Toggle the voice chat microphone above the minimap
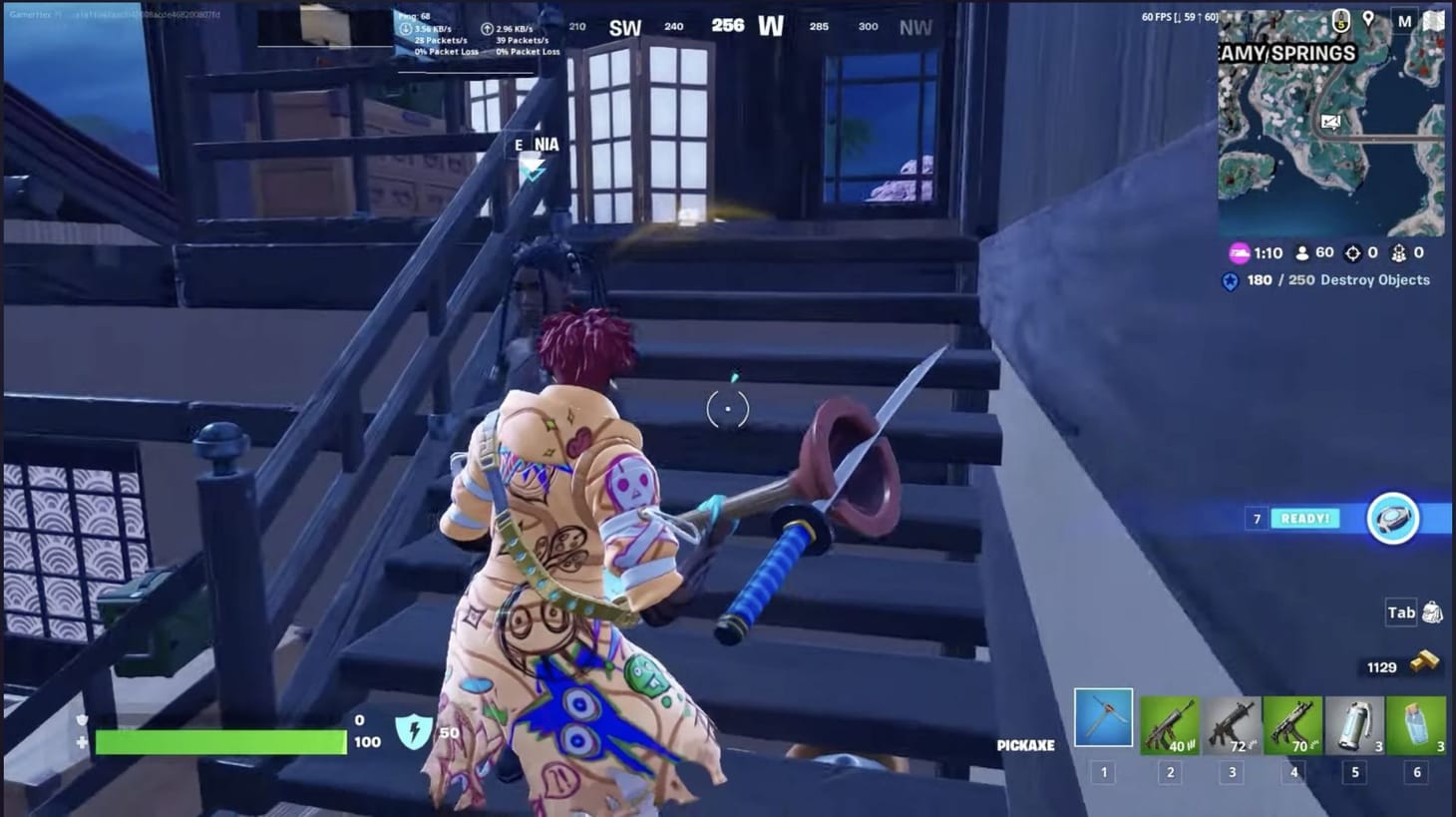 pos(1340,20)
